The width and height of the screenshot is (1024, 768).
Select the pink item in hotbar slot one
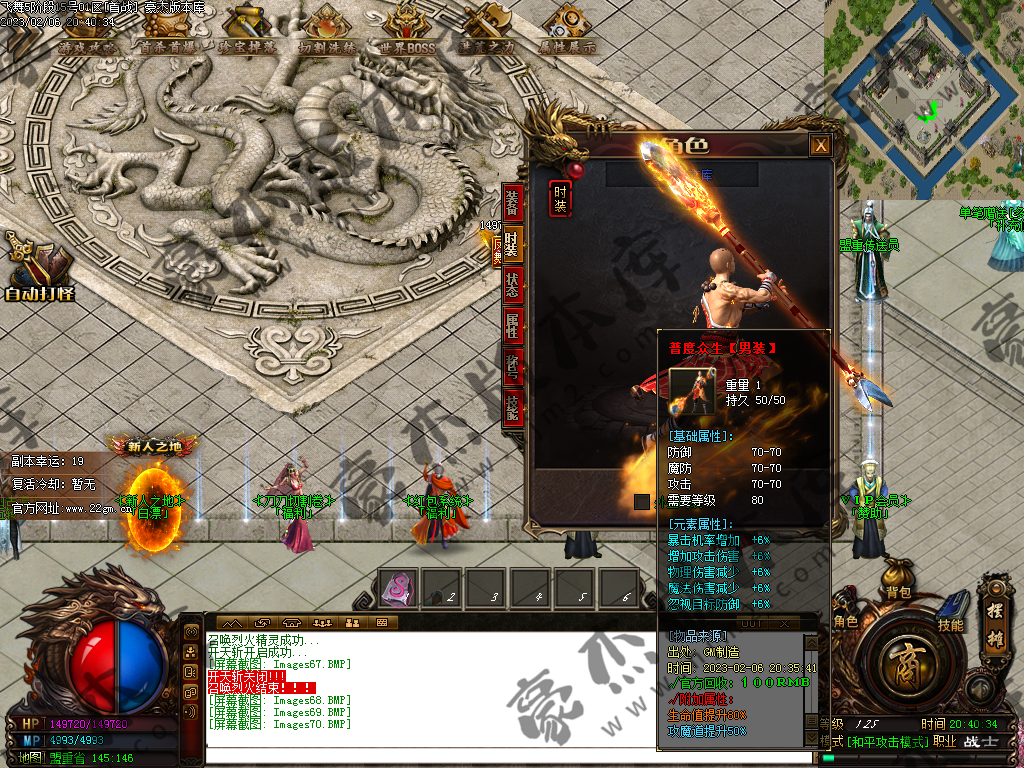(397, 588)
